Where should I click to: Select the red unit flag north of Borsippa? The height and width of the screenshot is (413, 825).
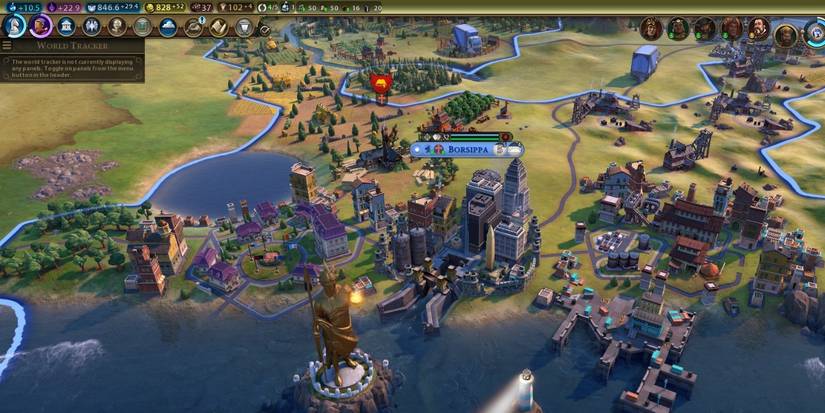tap(380, 83)
